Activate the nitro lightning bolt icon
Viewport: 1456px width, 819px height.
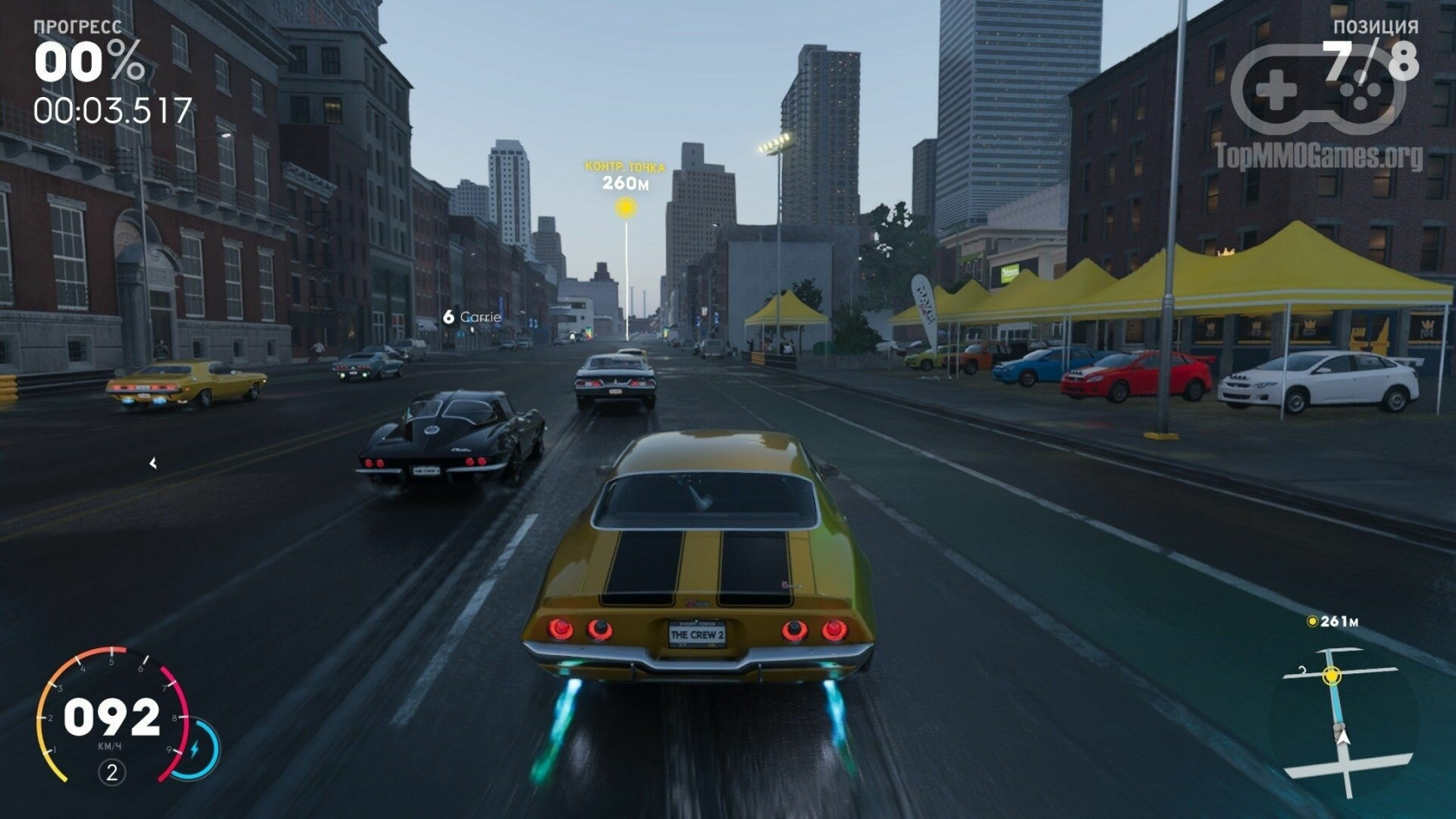[195, 748]
